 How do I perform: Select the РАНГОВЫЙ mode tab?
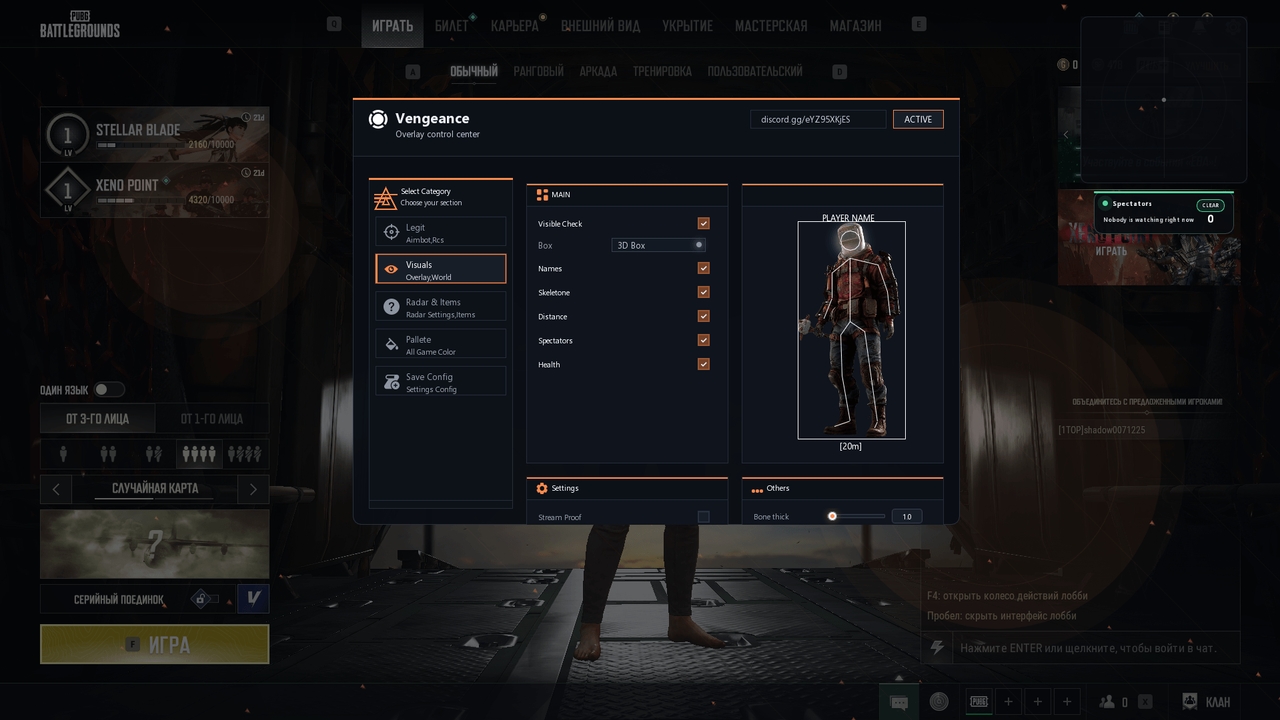538,72
